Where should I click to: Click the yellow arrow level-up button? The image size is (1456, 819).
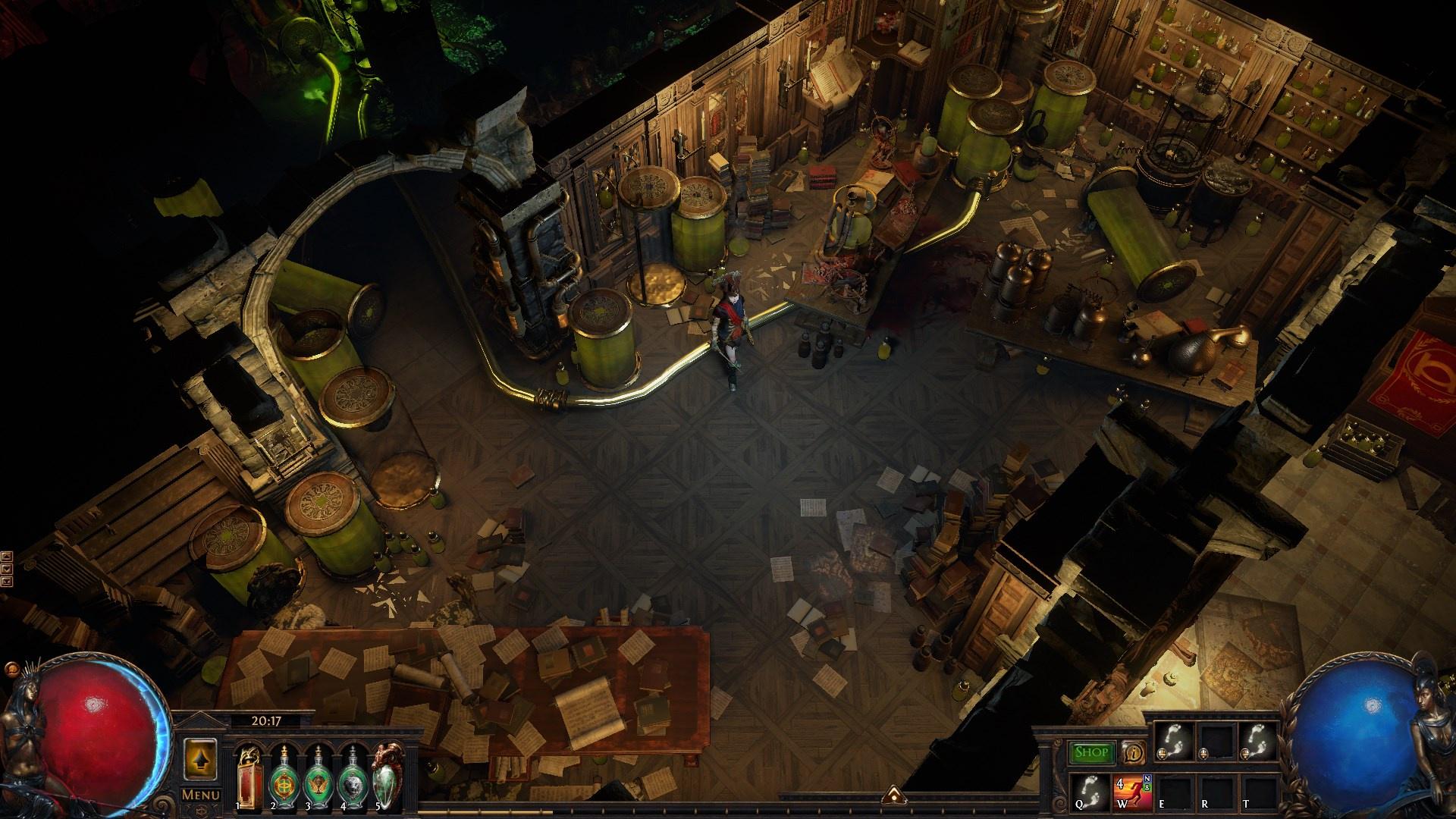[x=201, y=758]
